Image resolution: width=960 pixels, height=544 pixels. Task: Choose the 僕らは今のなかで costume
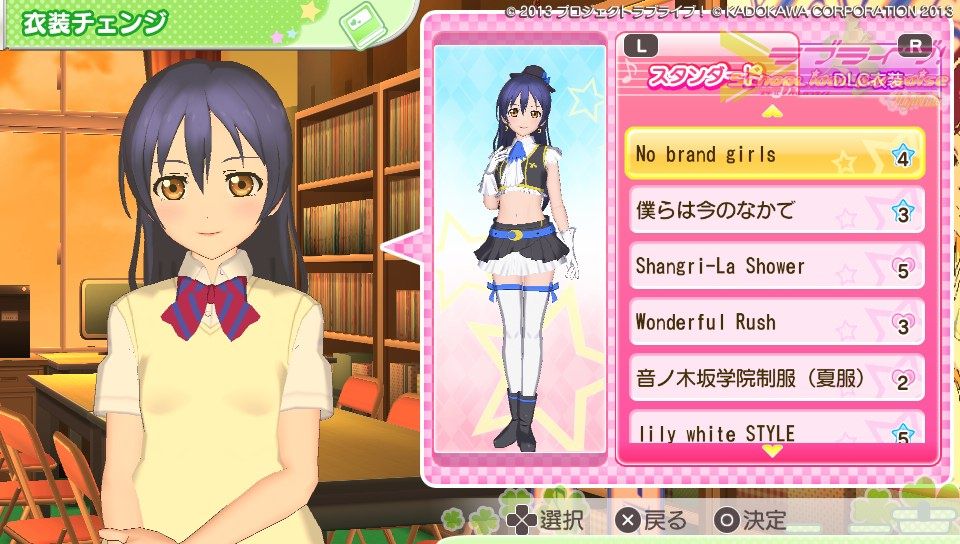pos(774,211)
